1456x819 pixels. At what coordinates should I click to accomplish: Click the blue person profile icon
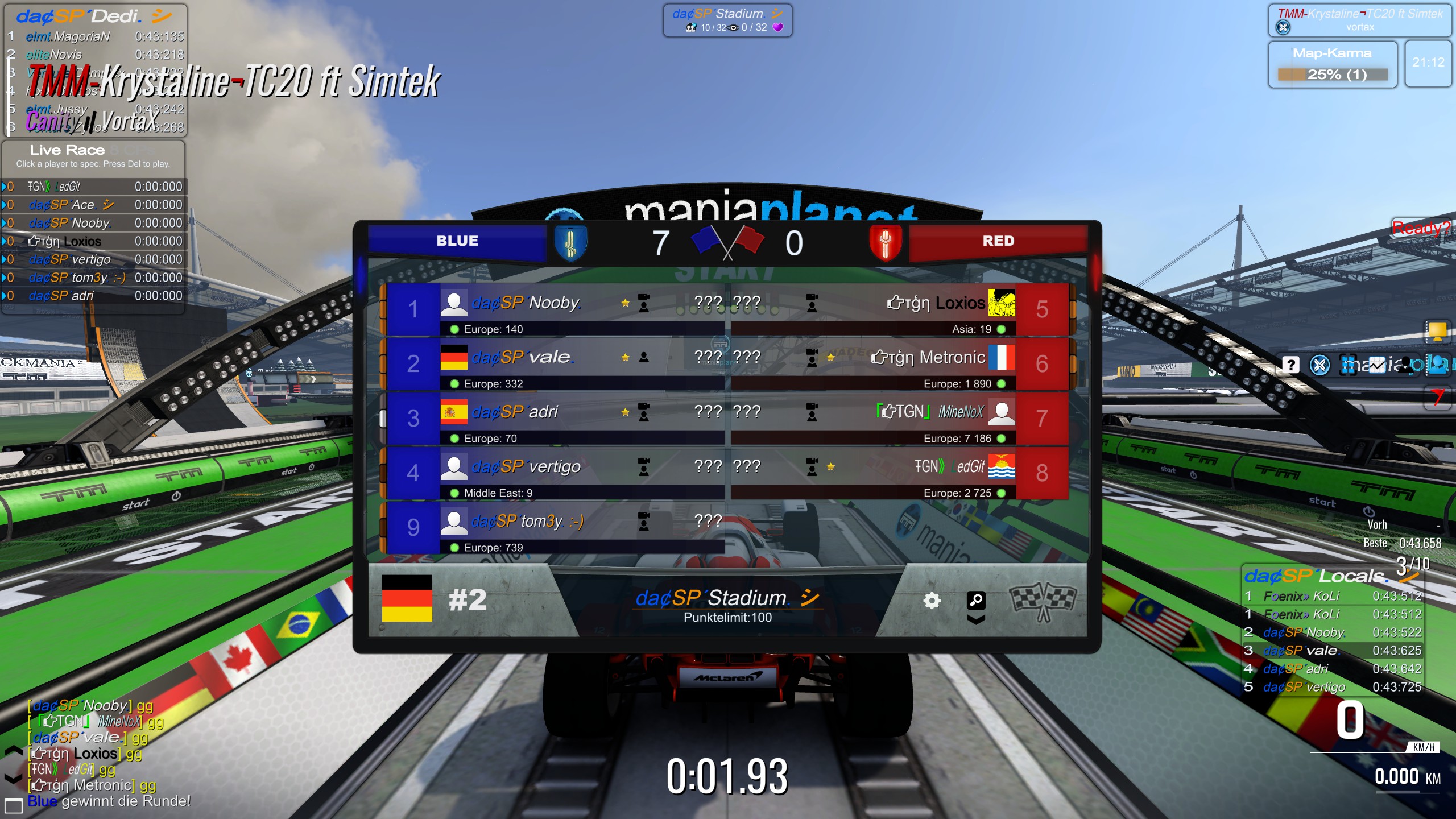(x=1437, y=365)
